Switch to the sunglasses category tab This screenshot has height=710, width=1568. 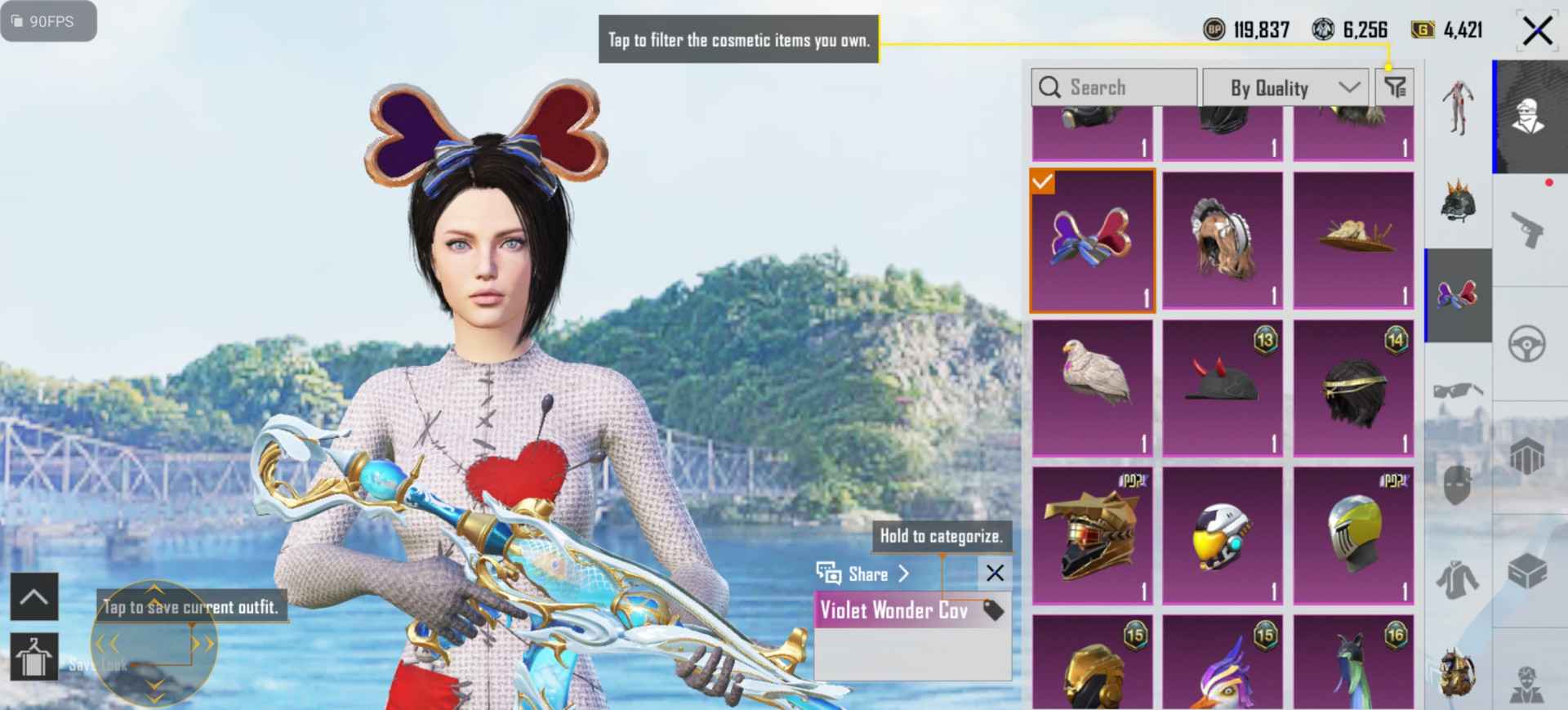pyautogui.click(x=1458, y=391)
